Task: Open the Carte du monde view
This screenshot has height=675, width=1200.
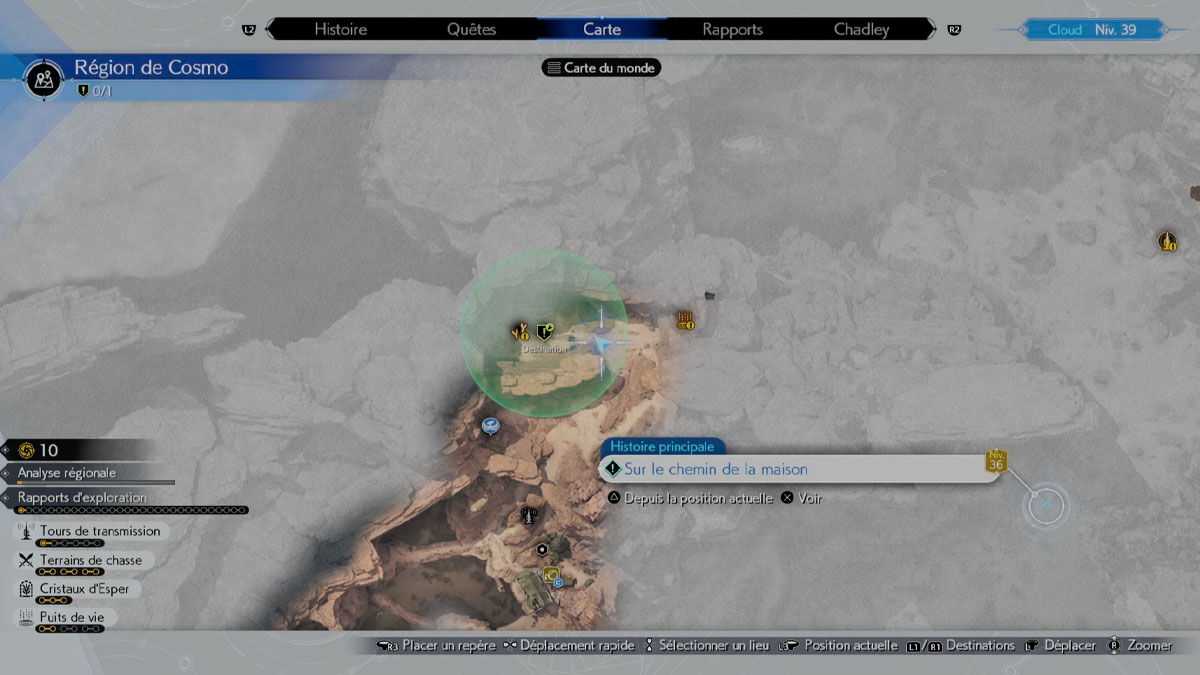Action: (601, 68)
